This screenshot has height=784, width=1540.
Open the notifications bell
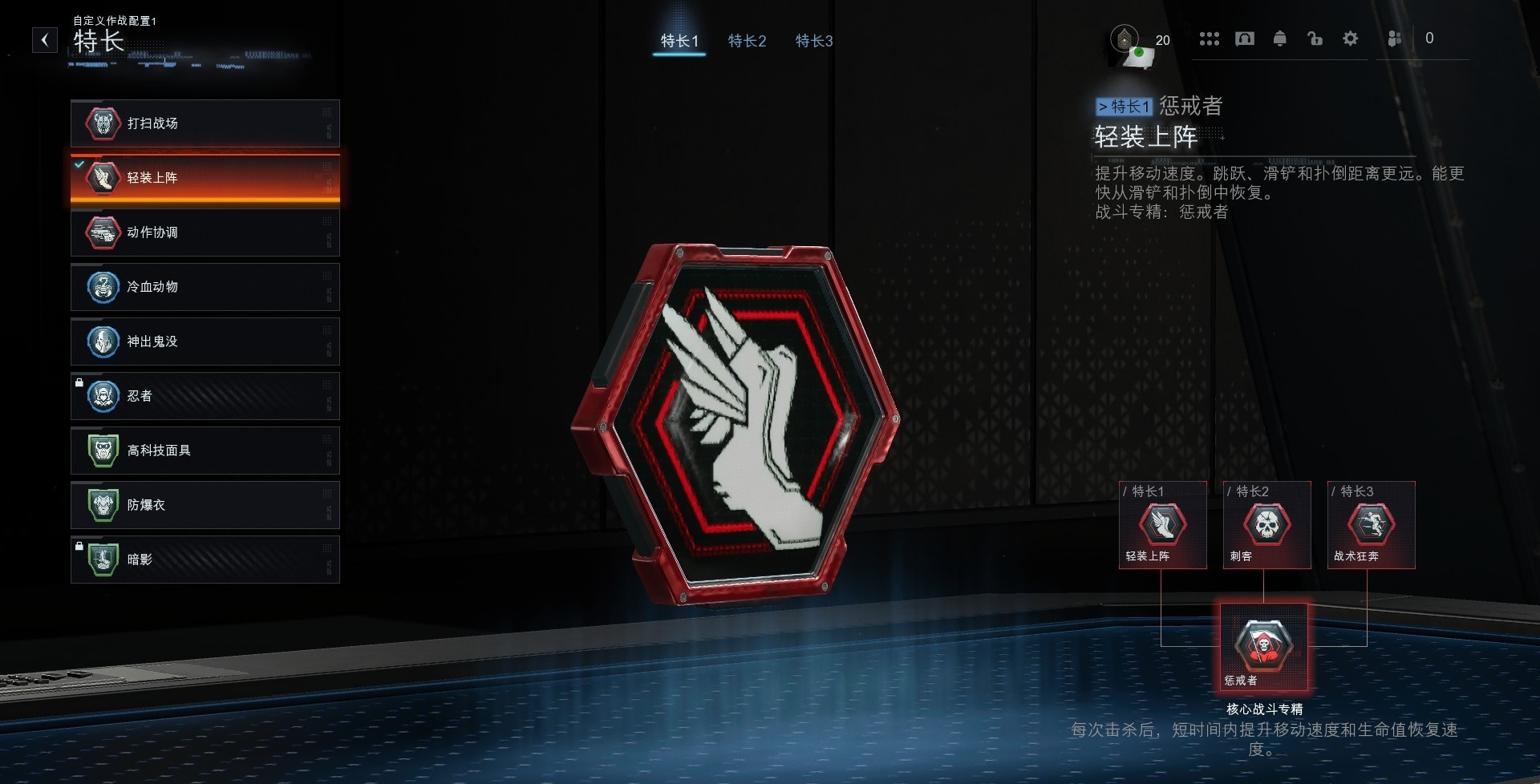[1279, 38]
